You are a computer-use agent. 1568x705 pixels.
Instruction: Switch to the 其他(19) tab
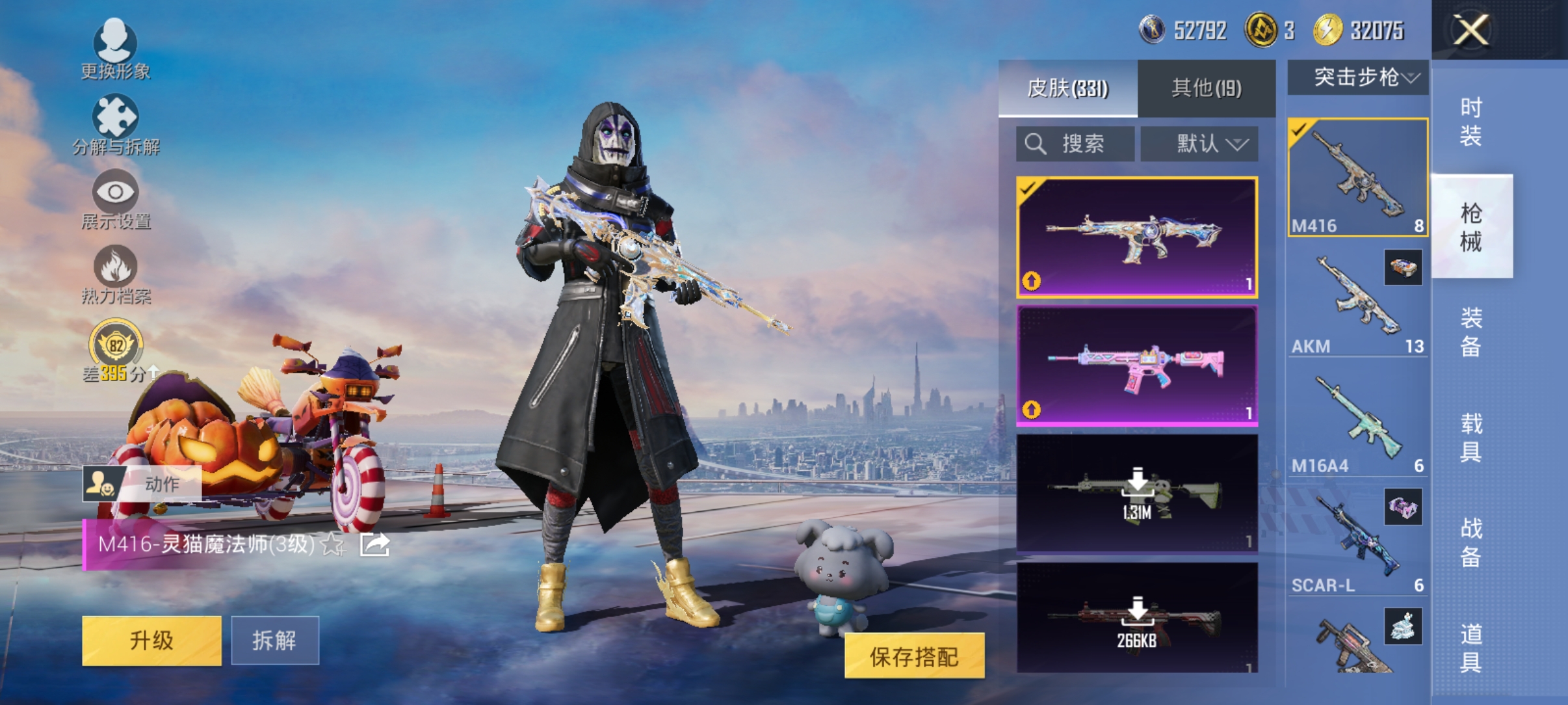(1206, 88)
